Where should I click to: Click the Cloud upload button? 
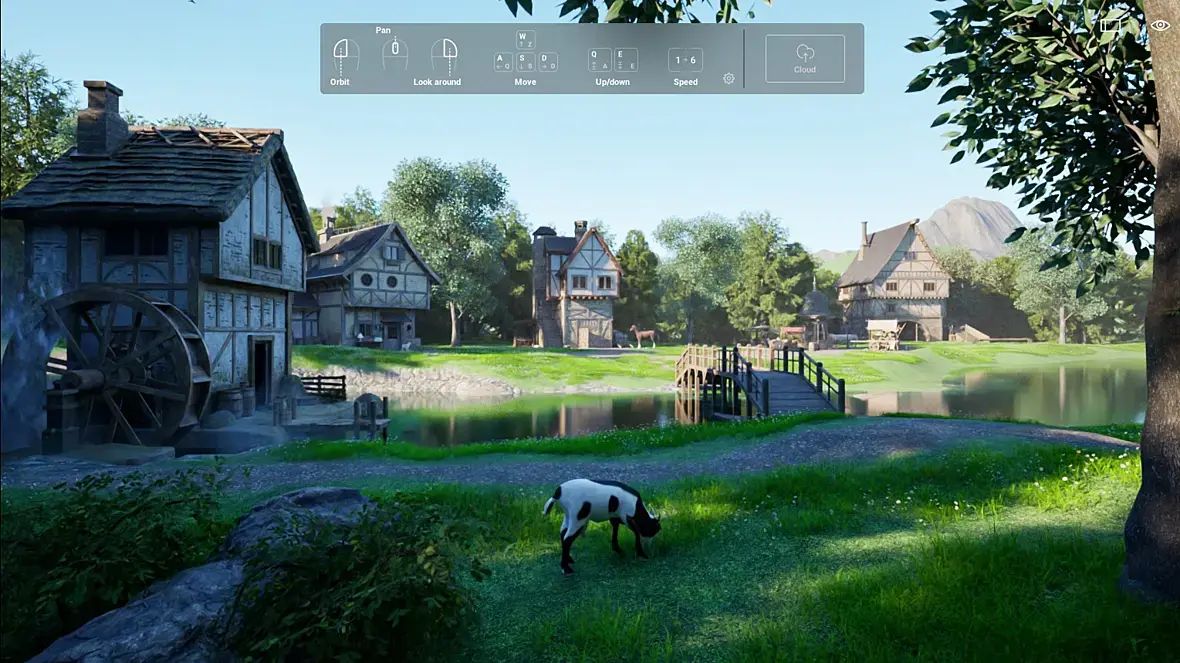pyautogui.click(x=805, y=58)
